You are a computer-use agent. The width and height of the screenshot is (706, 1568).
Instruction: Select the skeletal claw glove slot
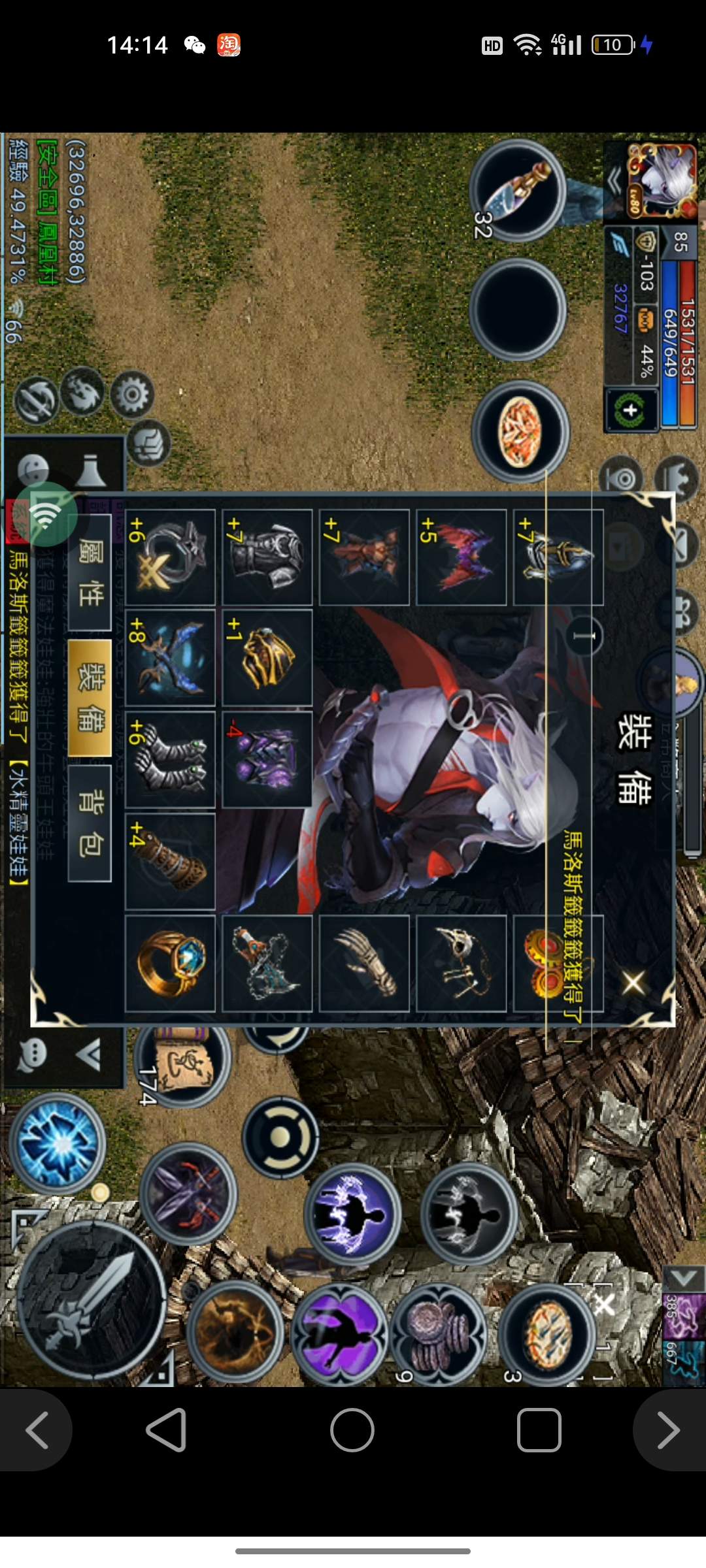(364, 963)
